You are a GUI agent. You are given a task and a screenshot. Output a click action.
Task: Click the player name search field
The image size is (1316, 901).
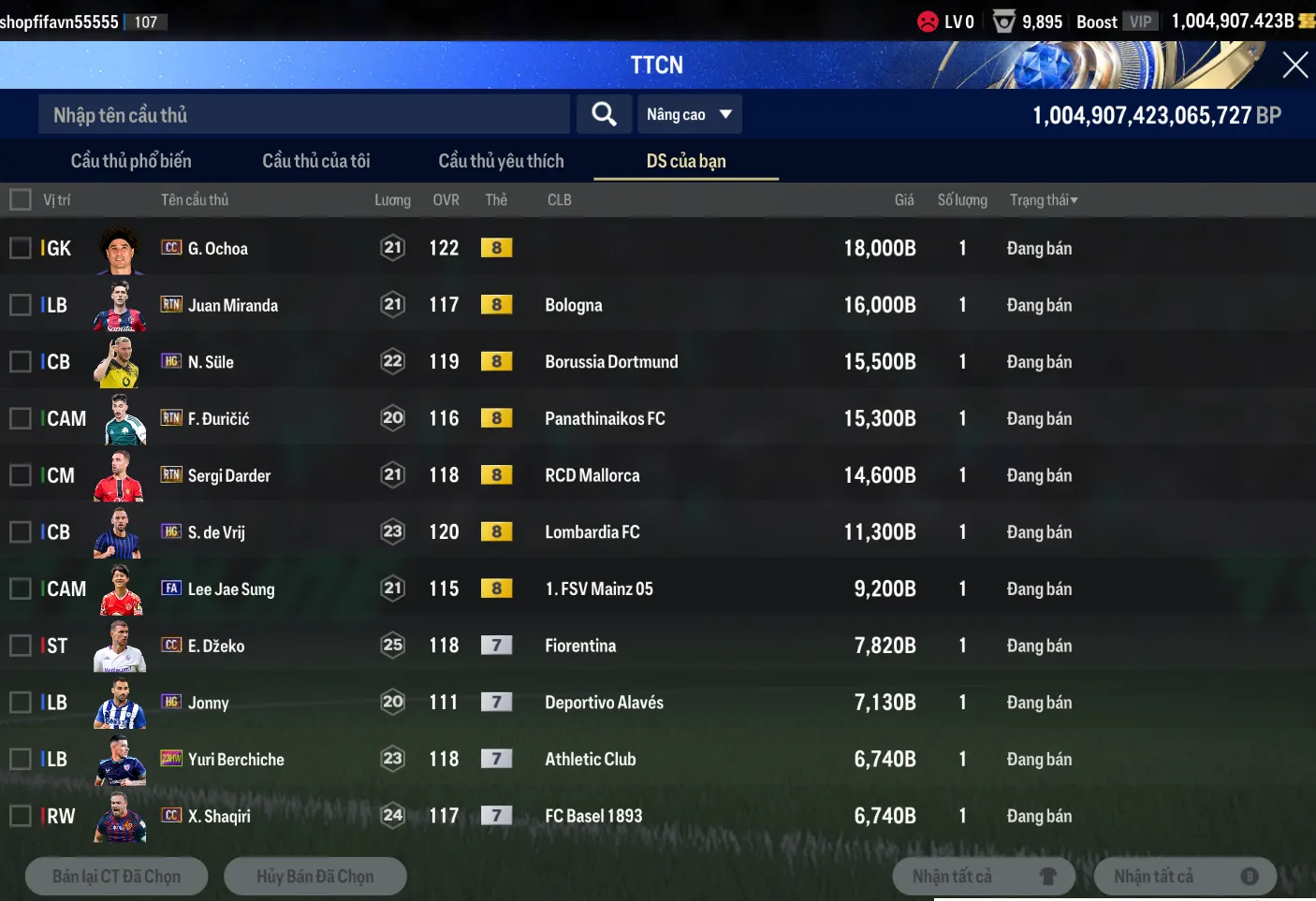click(304, 115)
